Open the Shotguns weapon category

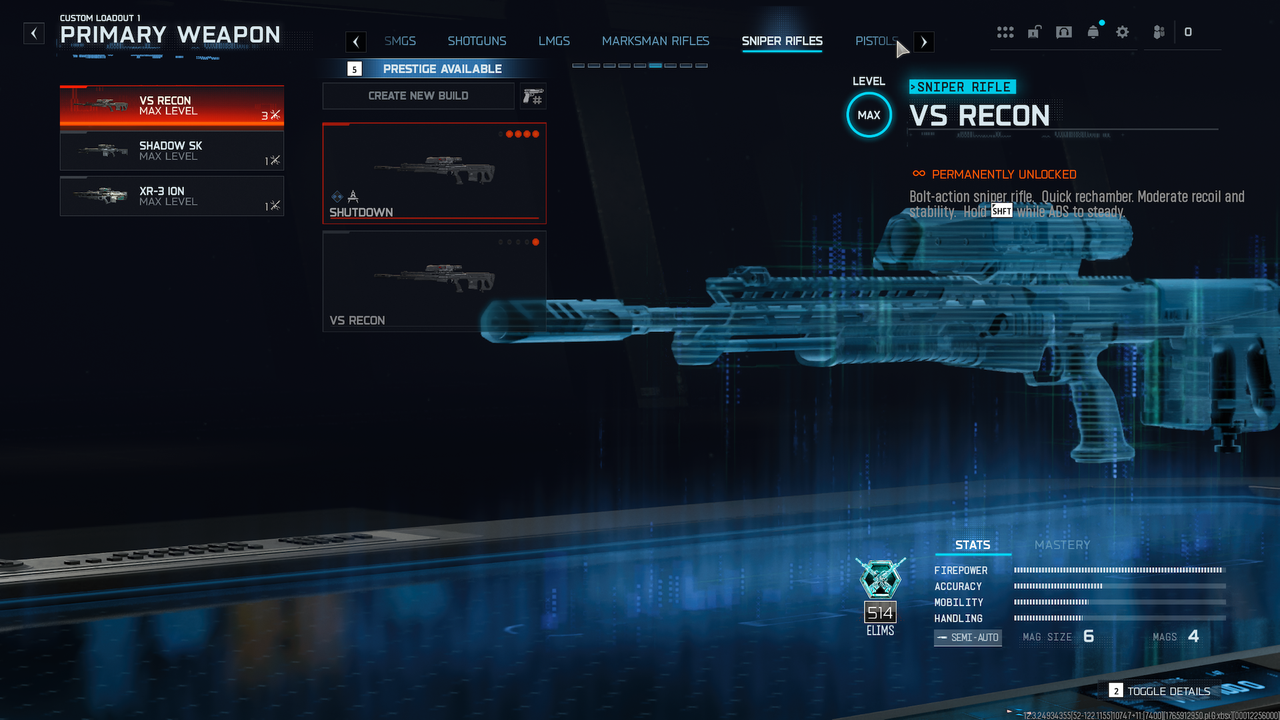(x=477, y=41)
